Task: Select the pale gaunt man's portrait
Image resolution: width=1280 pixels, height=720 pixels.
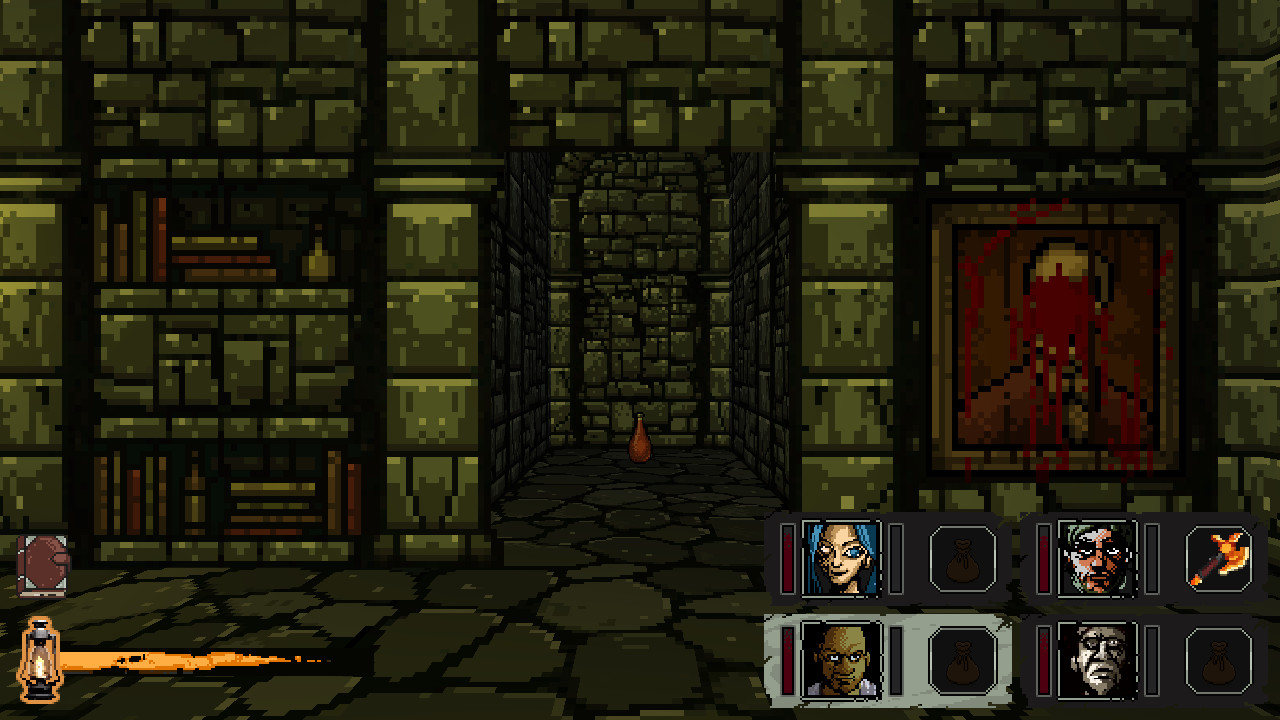Action: [x=1098, y=660]
